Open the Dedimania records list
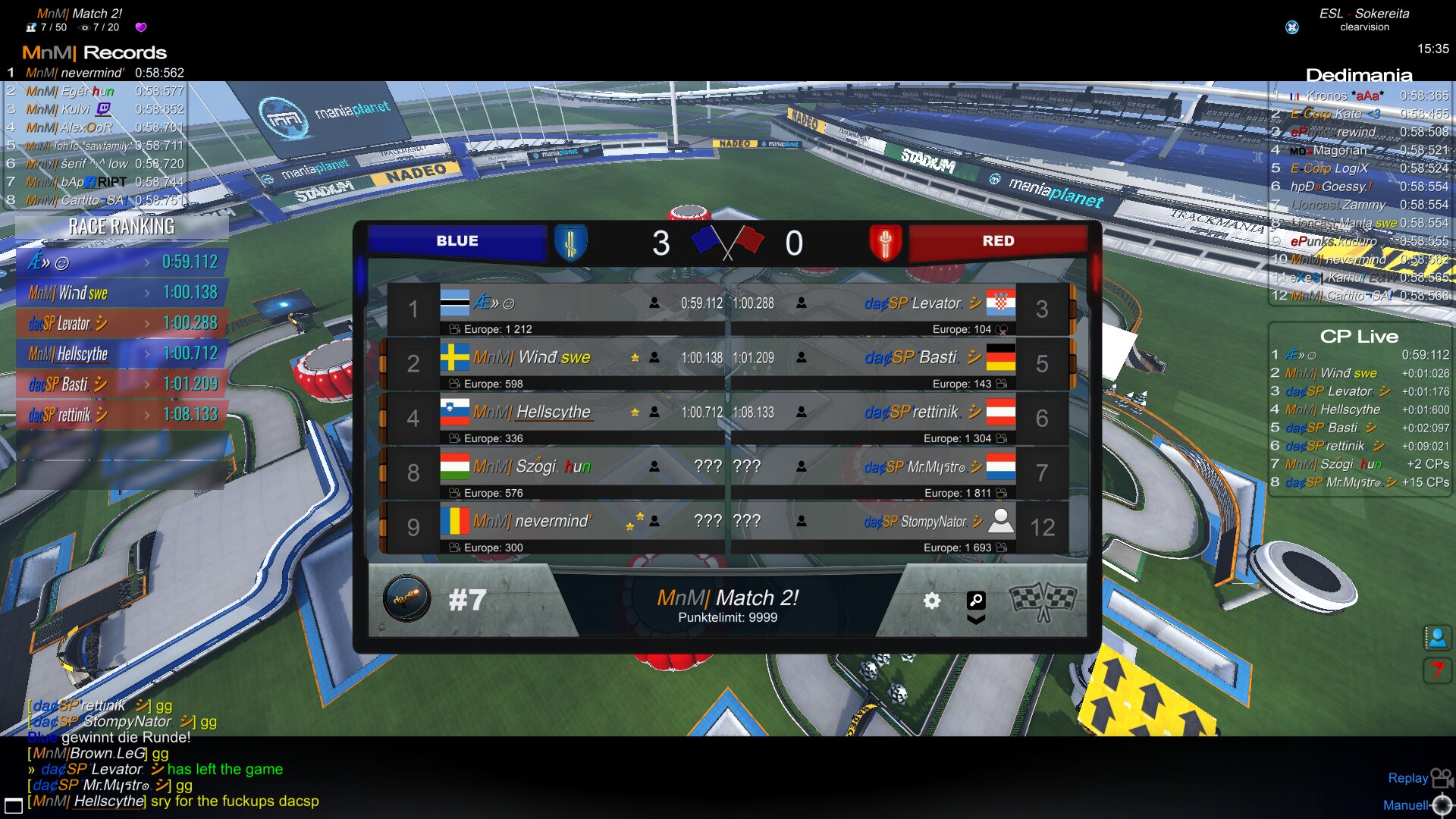Viewport: 1456px width, 819px height. click(x=1358, y=75)
